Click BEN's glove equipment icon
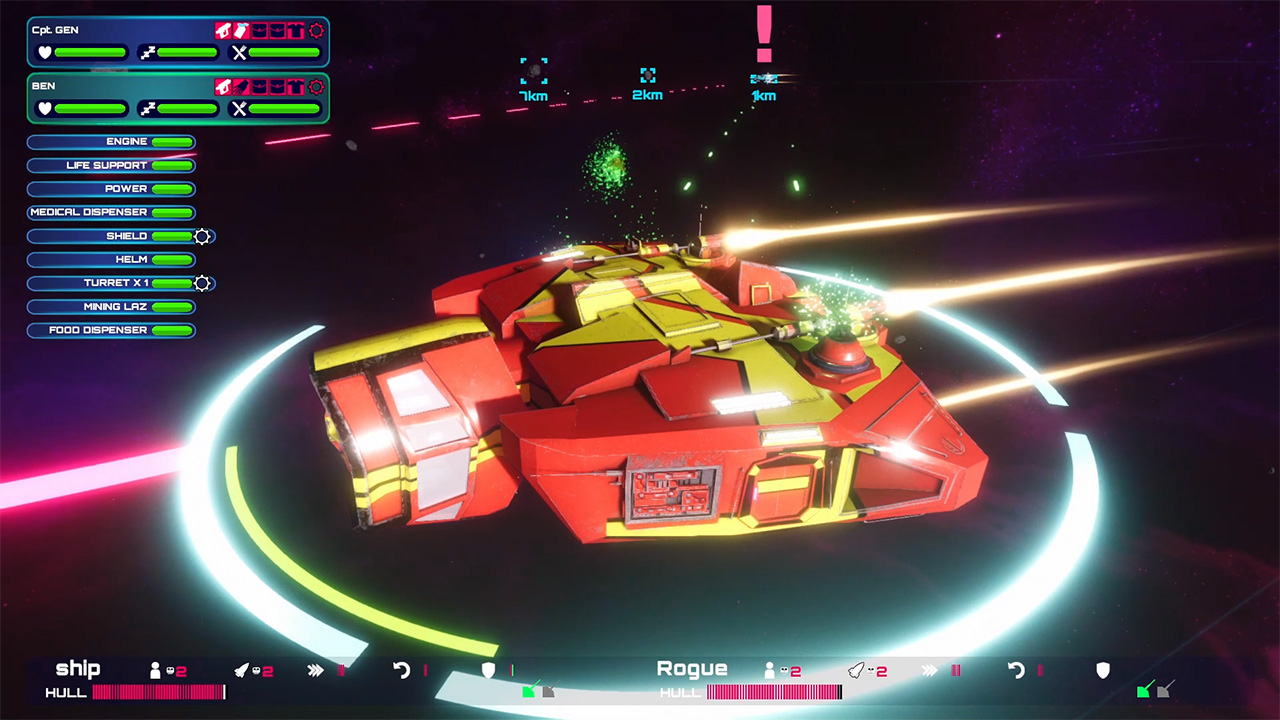Image resolution: width=1280 pixels, height=720 pixels. [241, 87]
